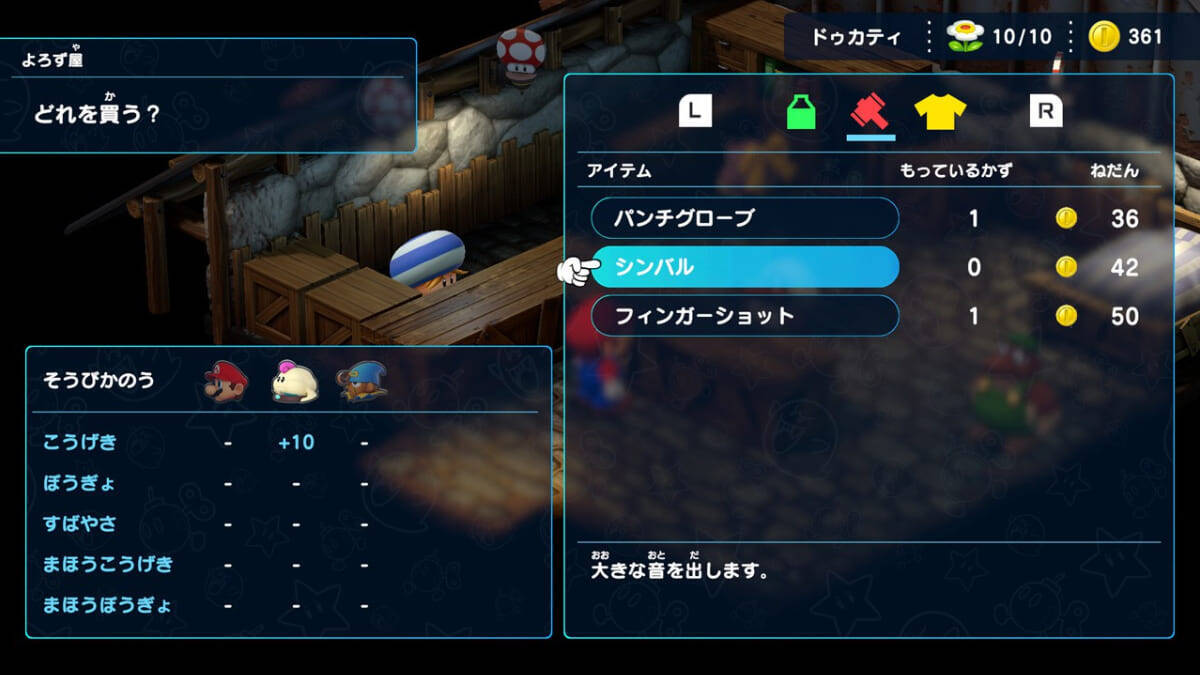Buy the フィンガーショット entry

click(744, 316)
